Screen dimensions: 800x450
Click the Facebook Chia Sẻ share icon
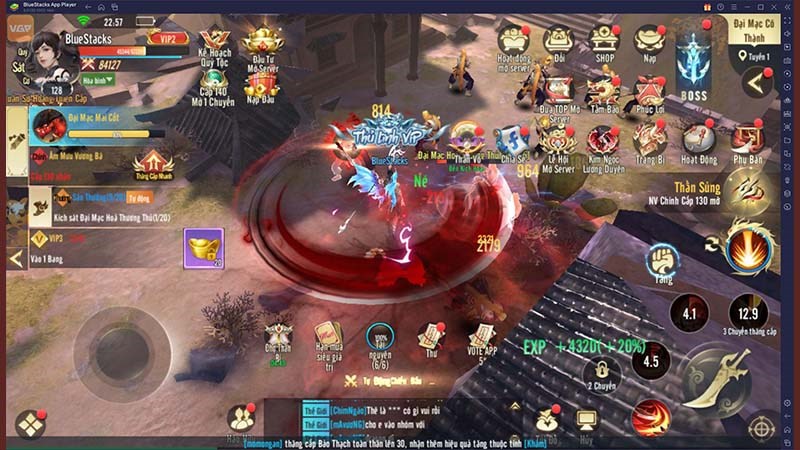(512, 140)
